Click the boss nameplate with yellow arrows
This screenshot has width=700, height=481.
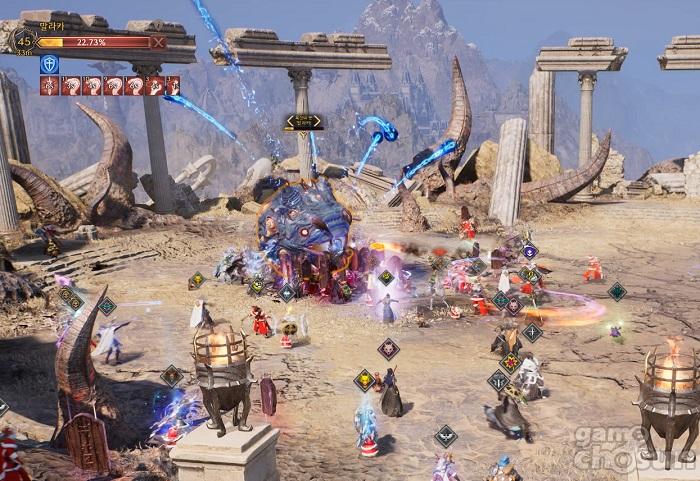pos(303,122)
